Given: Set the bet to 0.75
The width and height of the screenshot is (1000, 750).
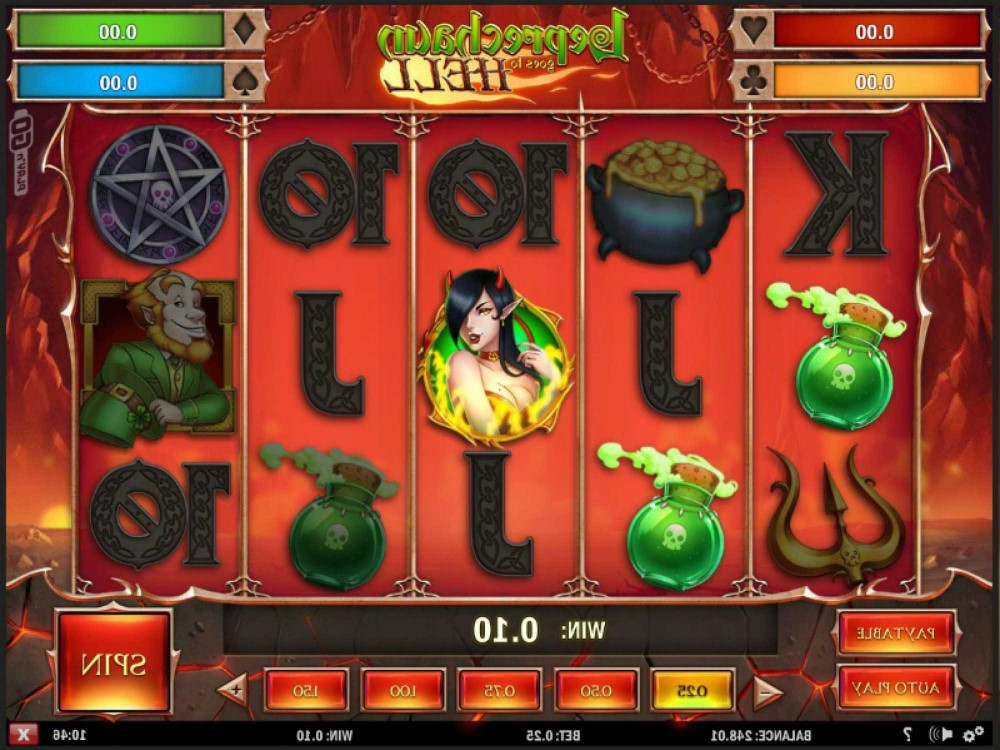Looking at the screenshot, I should pos(500,690).
